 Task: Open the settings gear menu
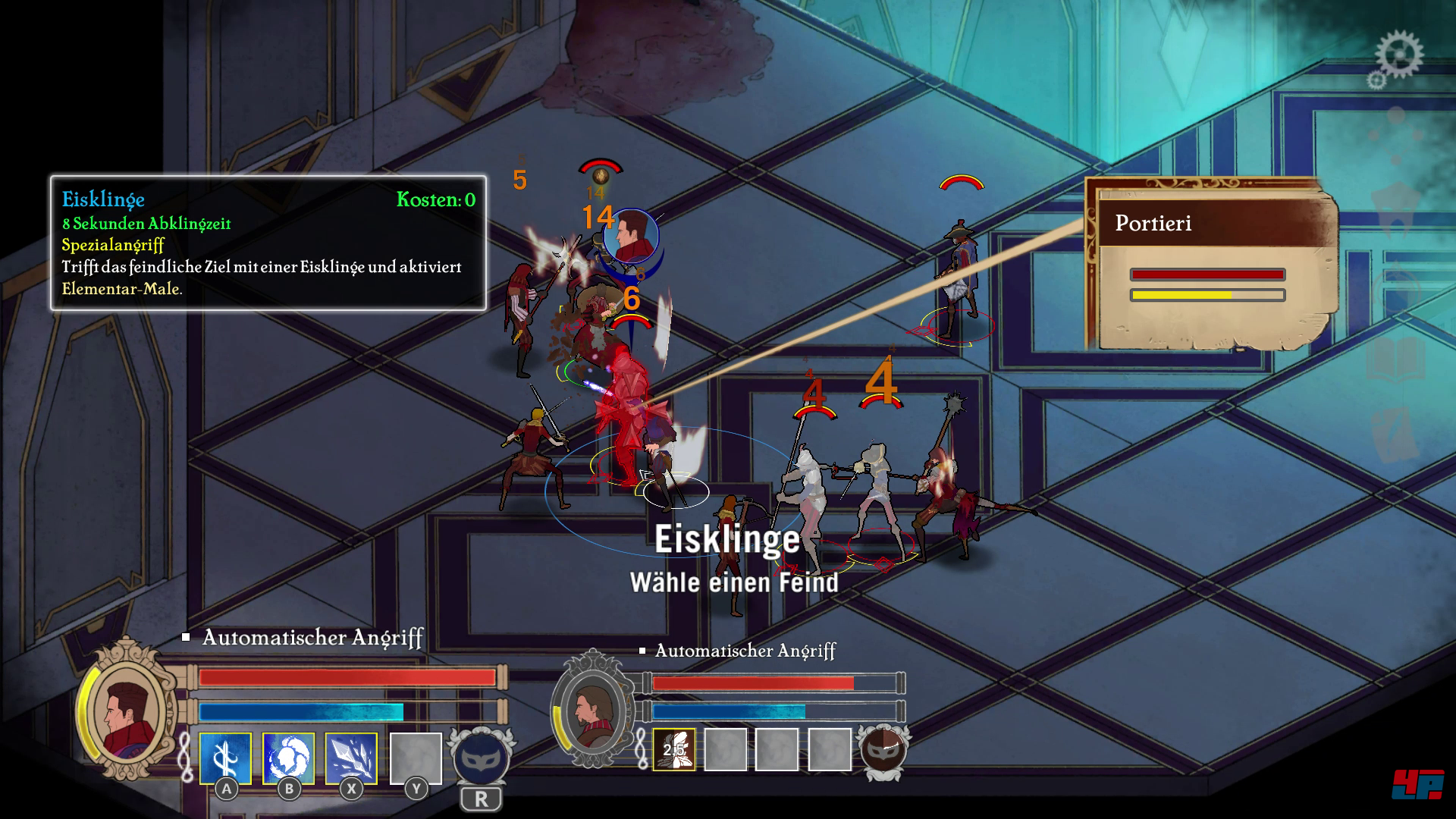(x=1398, y=55)
